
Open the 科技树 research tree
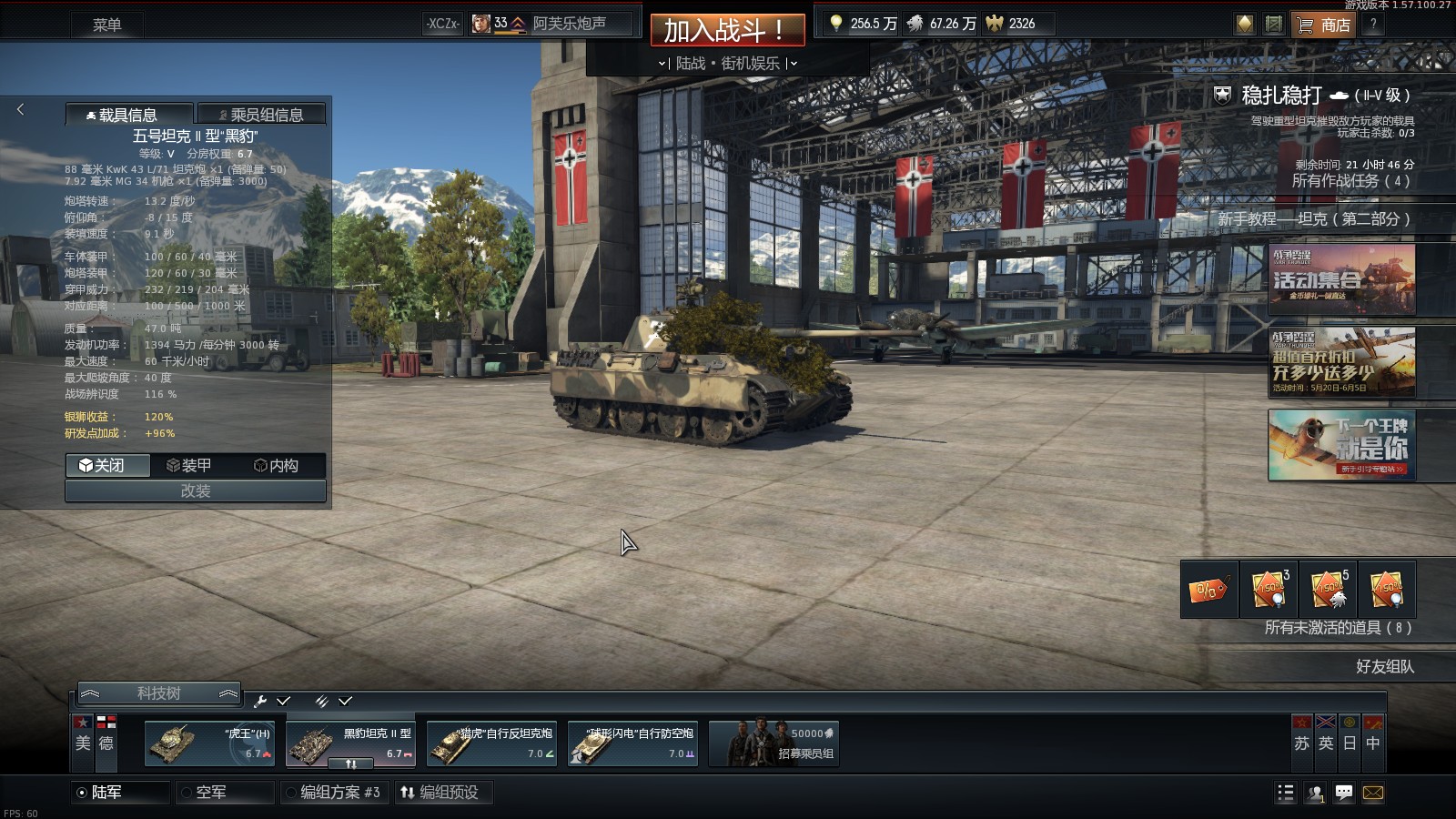(x=158, y=693)
